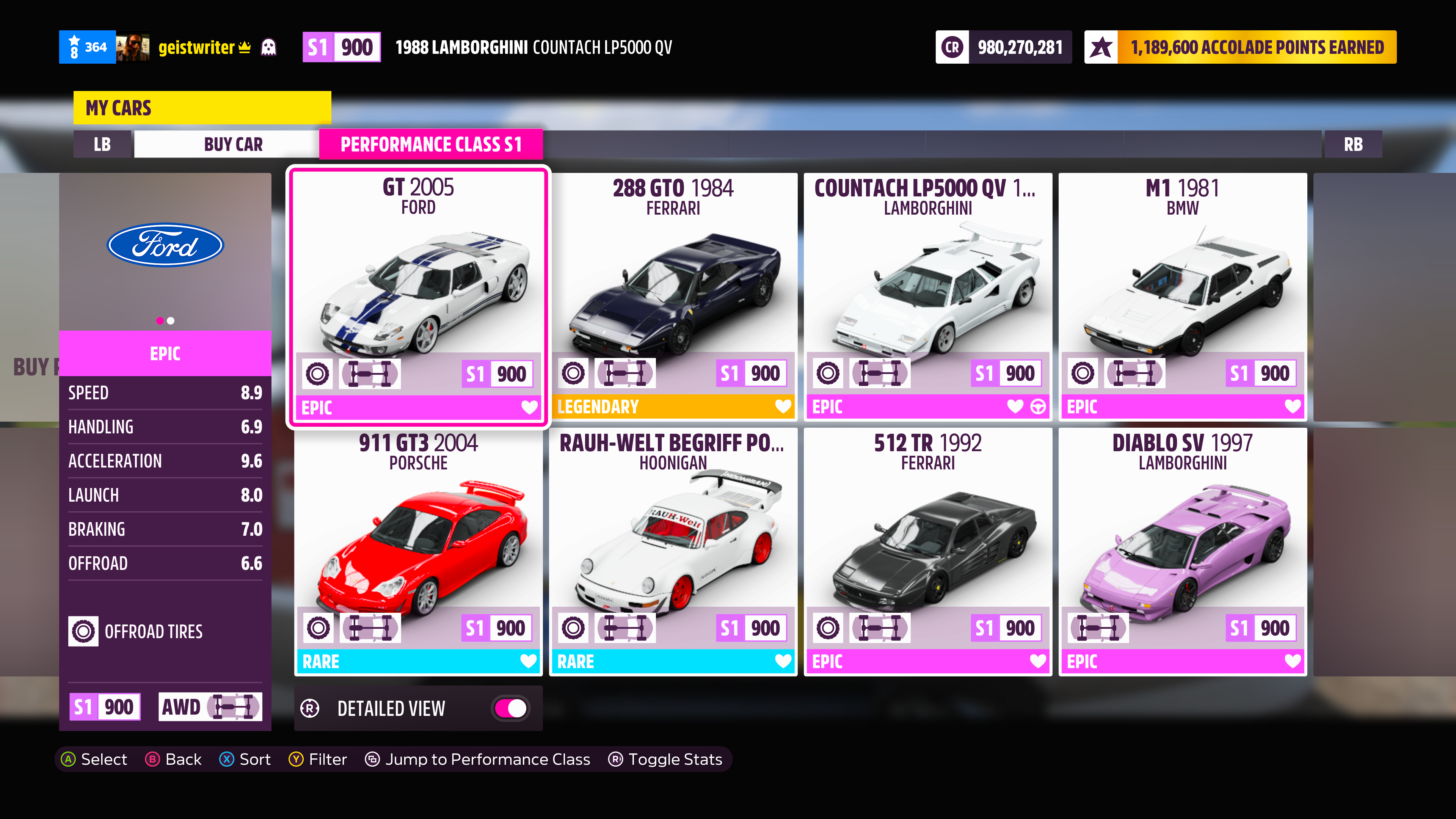
Task: Select the BMW M1 1981 car tile
Action: tap(1183, 294)
